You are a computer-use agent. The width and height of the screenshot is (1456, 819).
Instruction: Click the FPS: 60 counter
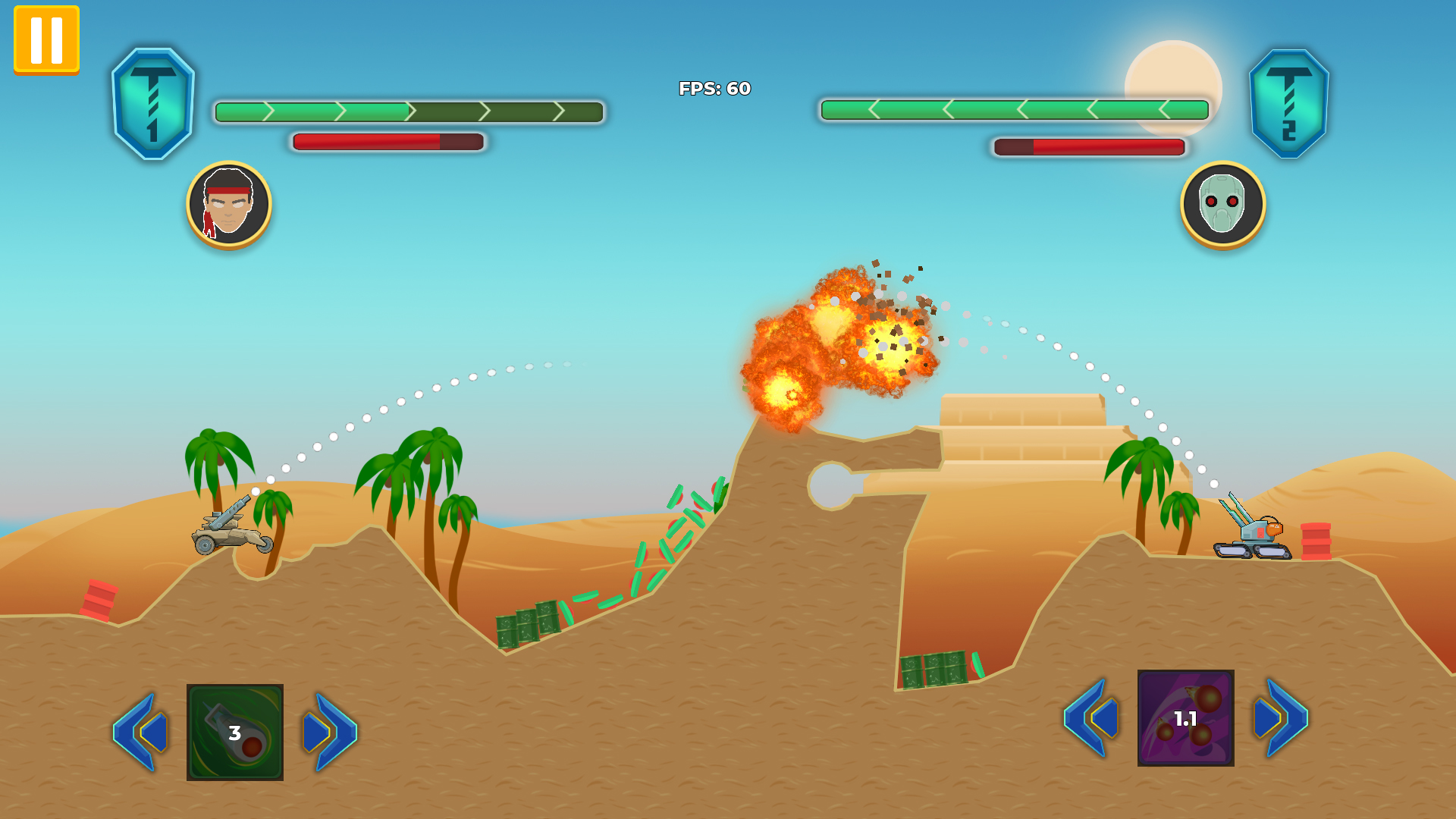714,89
